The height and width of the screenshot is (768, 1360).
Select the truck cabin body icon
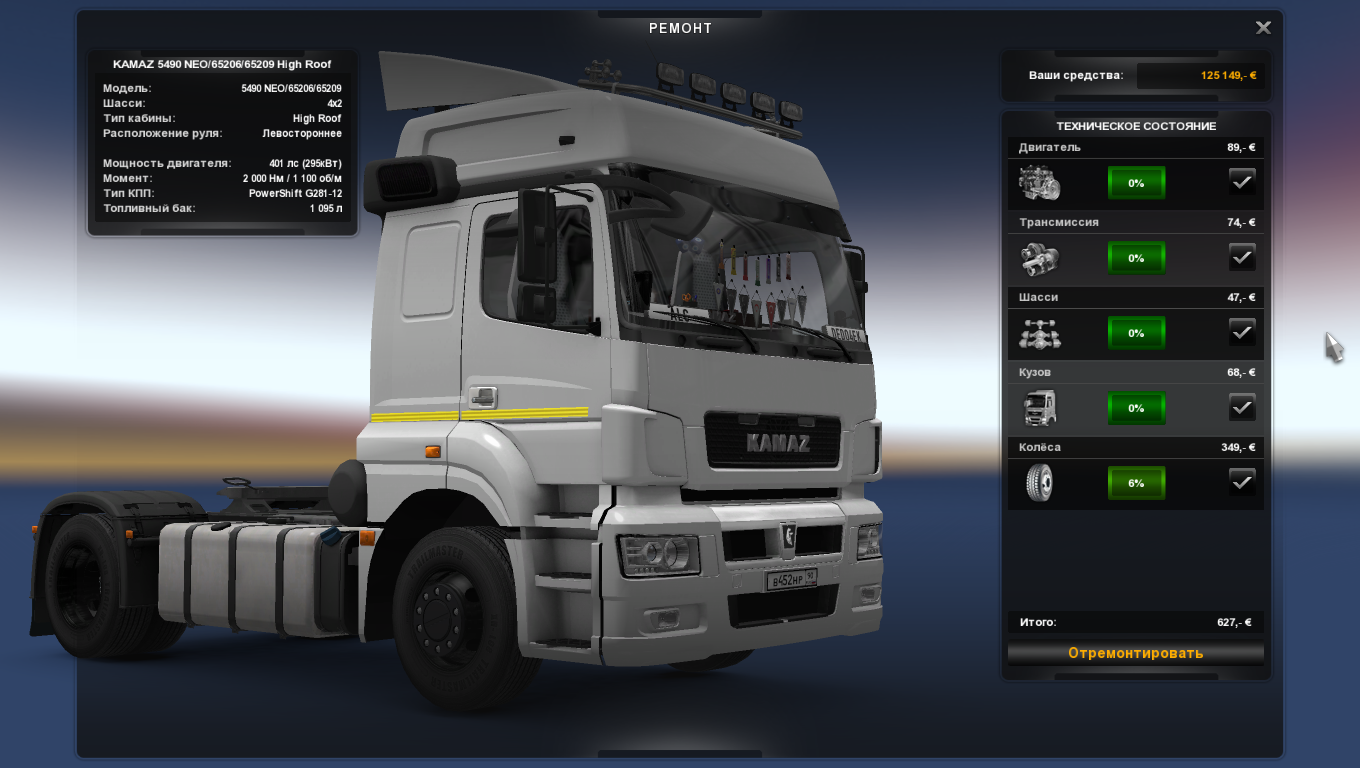[x=1039, y=408]
